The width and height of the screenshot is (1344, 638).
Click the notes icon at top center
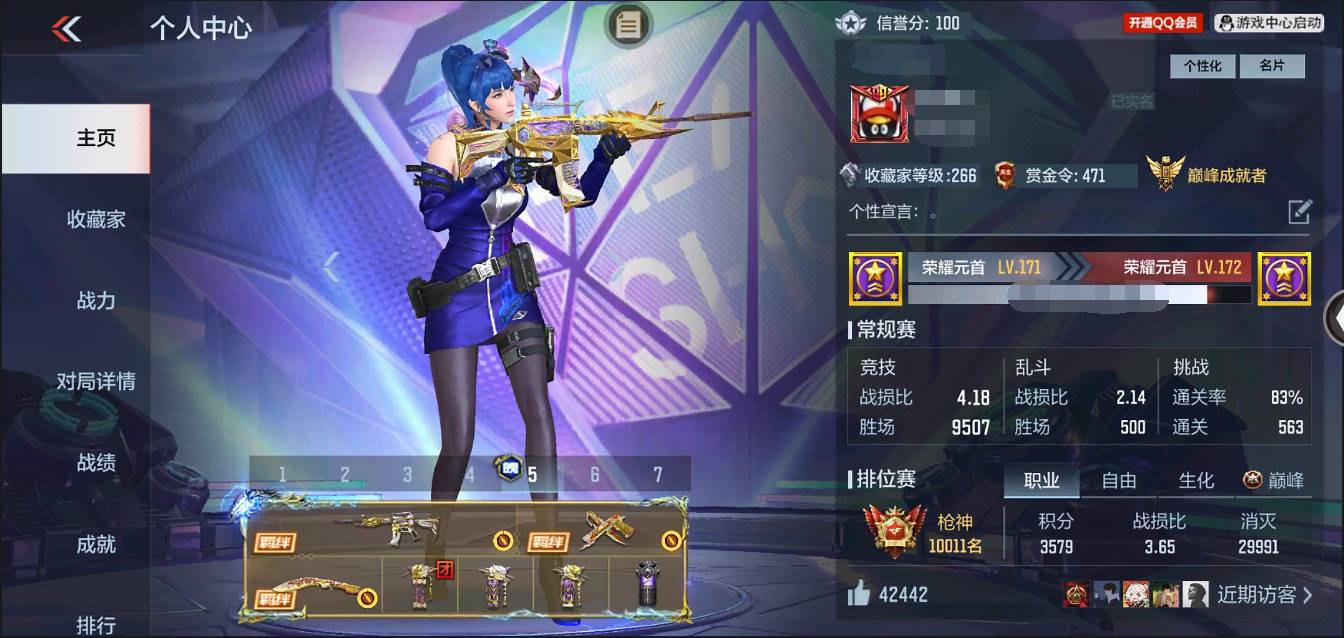(x=628, y=25)
